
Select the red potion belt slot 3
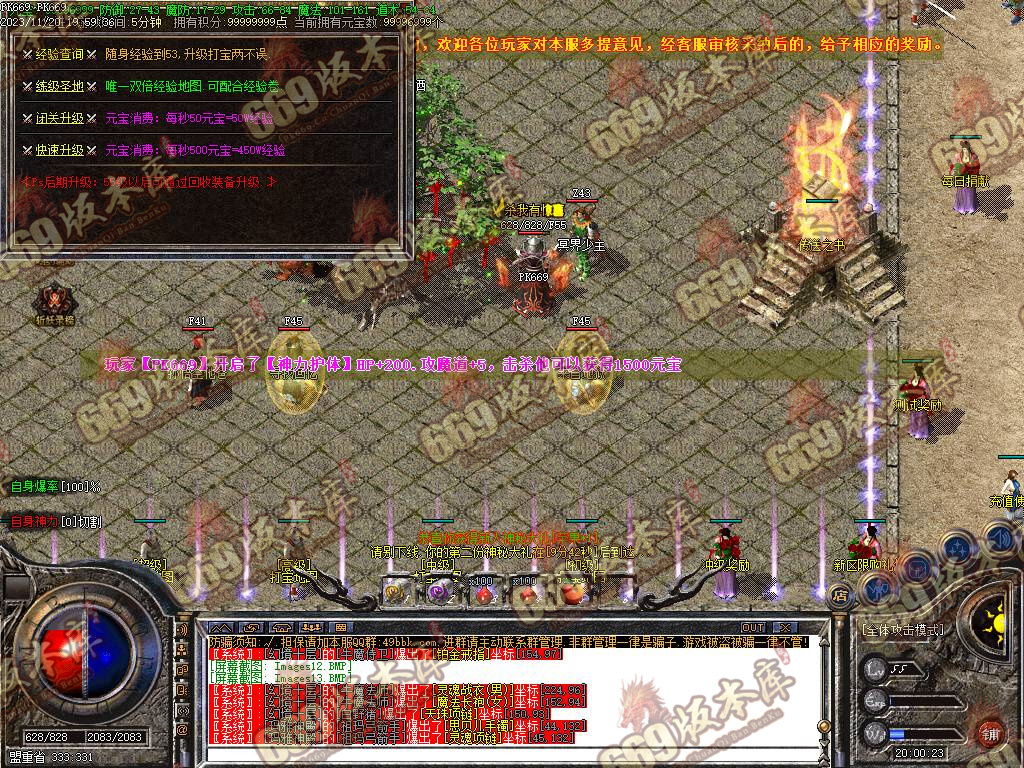coord(483,592)
